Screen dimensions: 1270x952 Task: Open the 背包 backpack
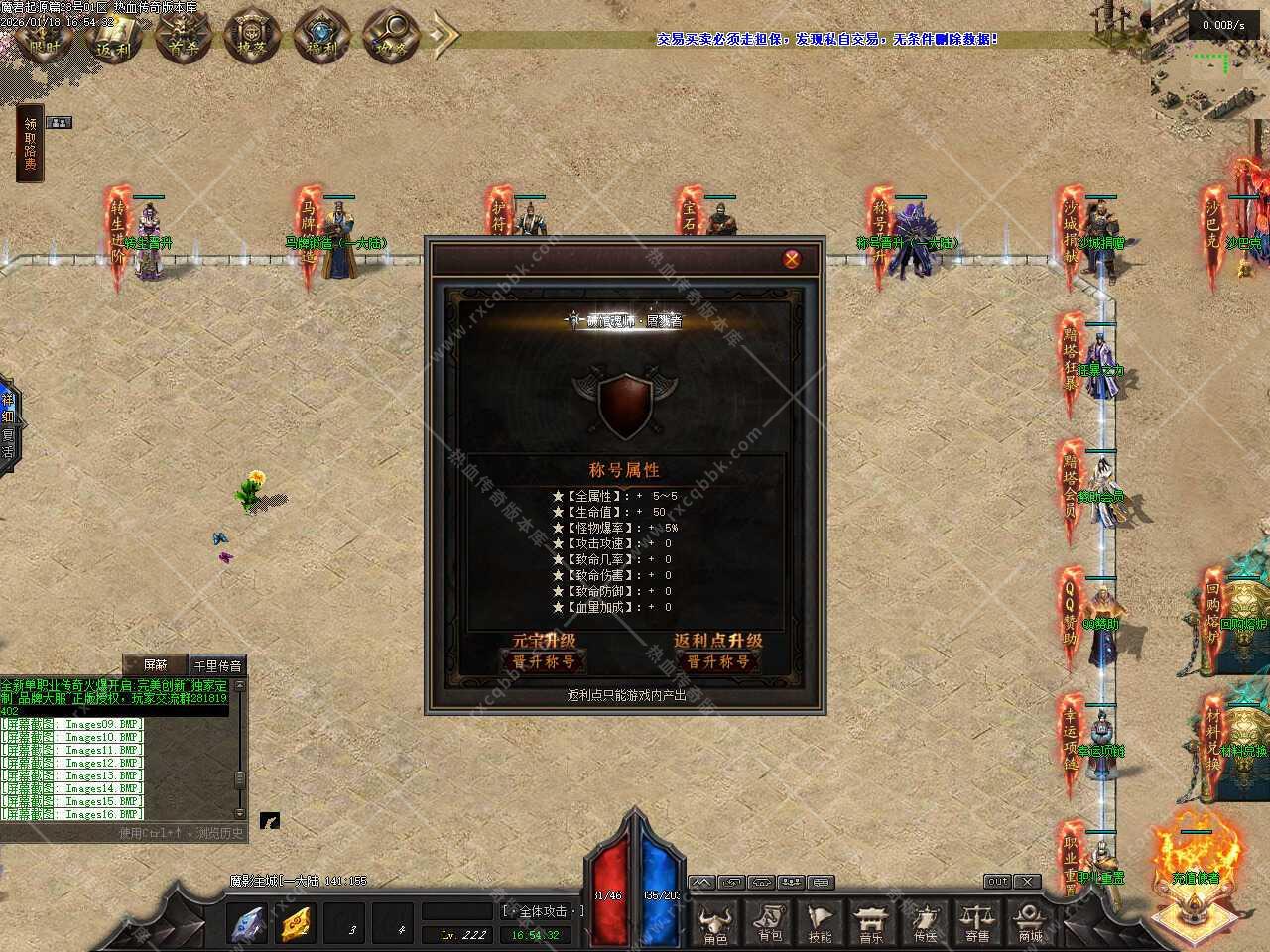pos(769,923)
